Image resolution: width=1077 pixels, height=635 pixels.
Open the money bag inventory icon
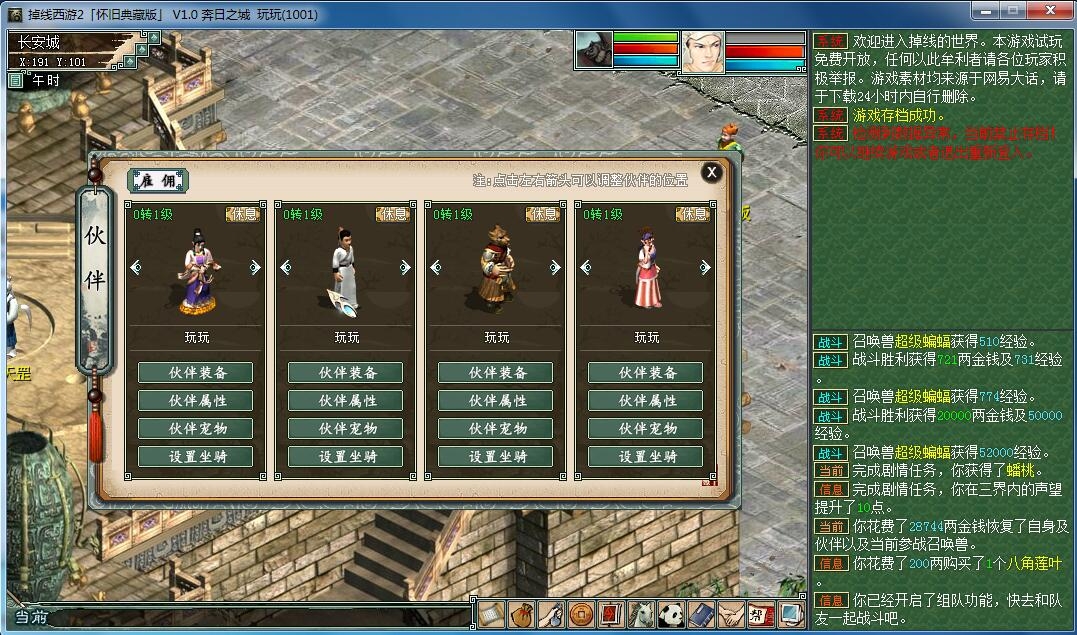520,614
